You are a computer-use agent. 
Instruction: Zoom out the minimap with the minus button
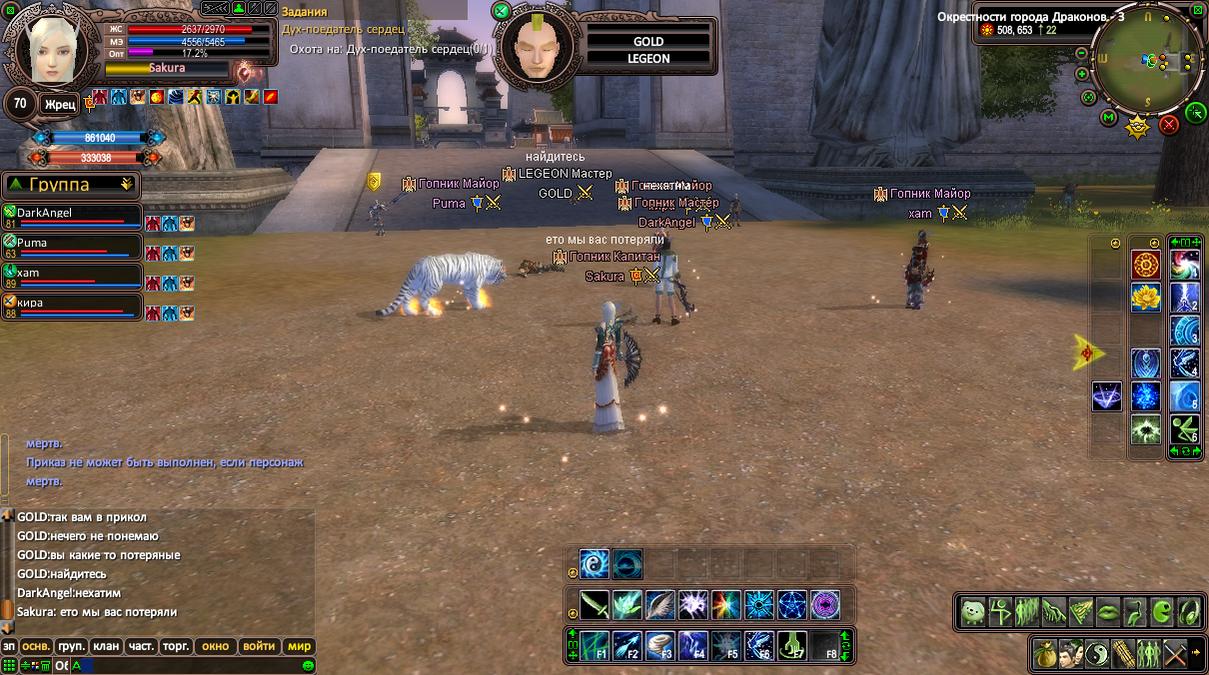tap(1081, 53)
